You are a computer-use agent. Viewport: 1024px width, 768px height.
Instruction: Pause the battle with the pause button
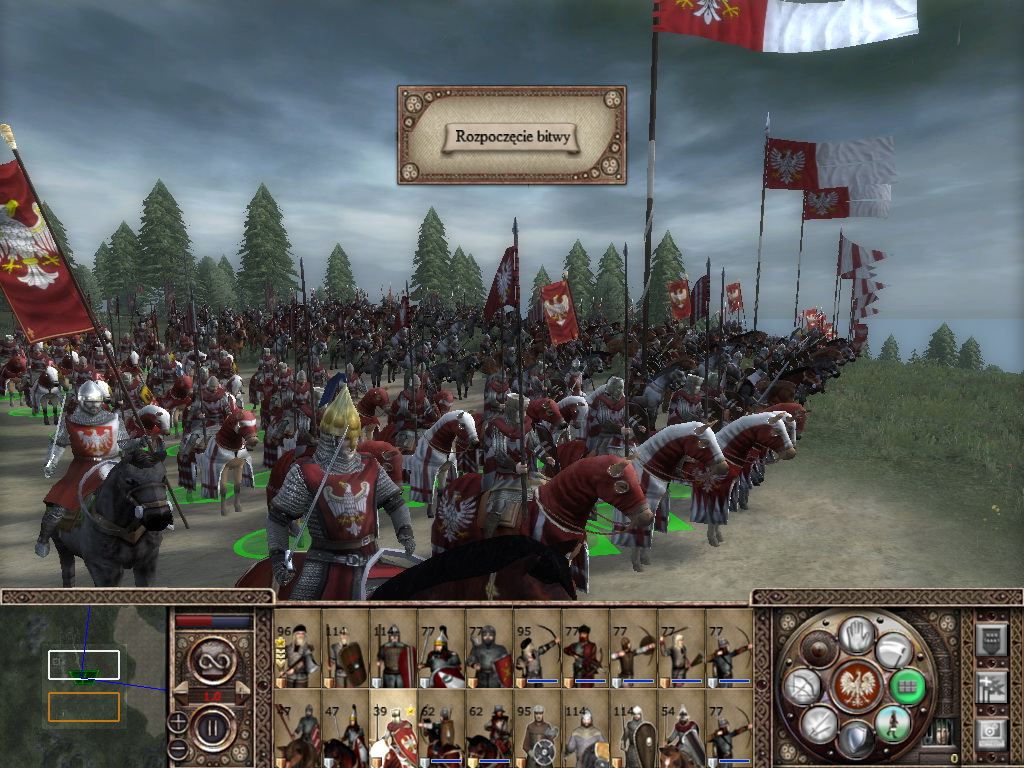pos(211,730)
